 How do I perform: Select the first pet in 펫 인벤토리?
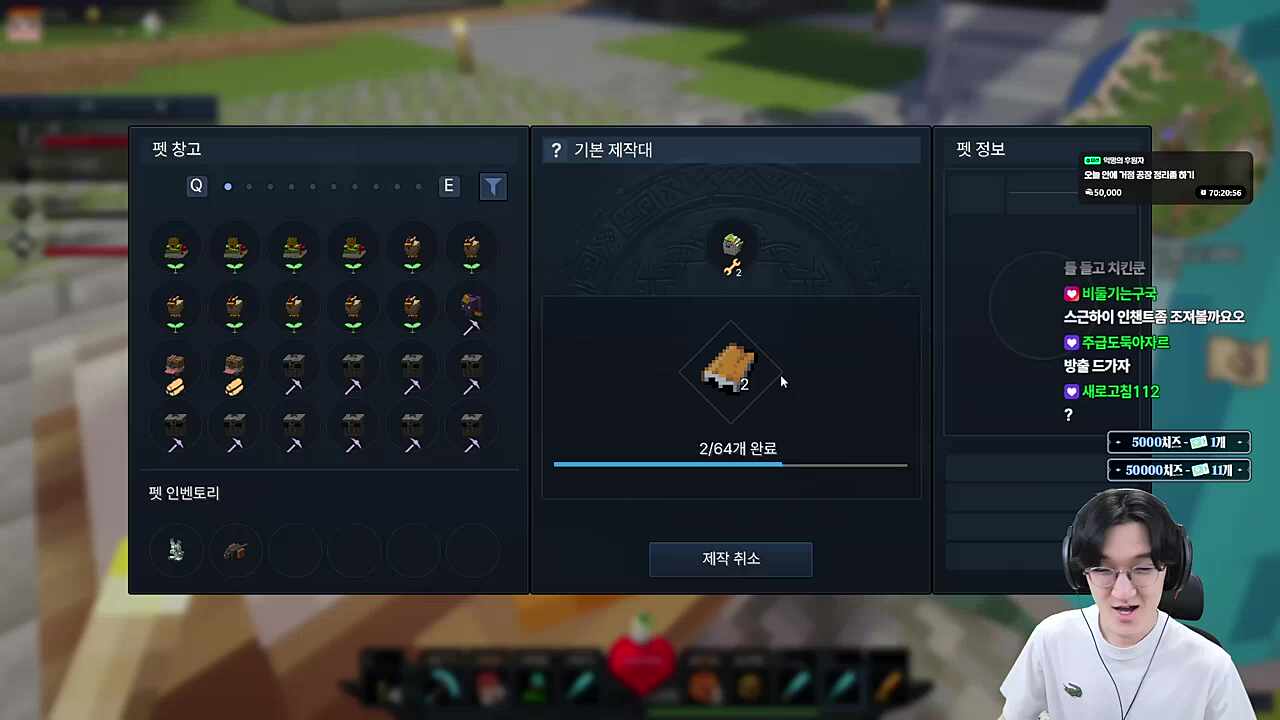click(175, 549)
